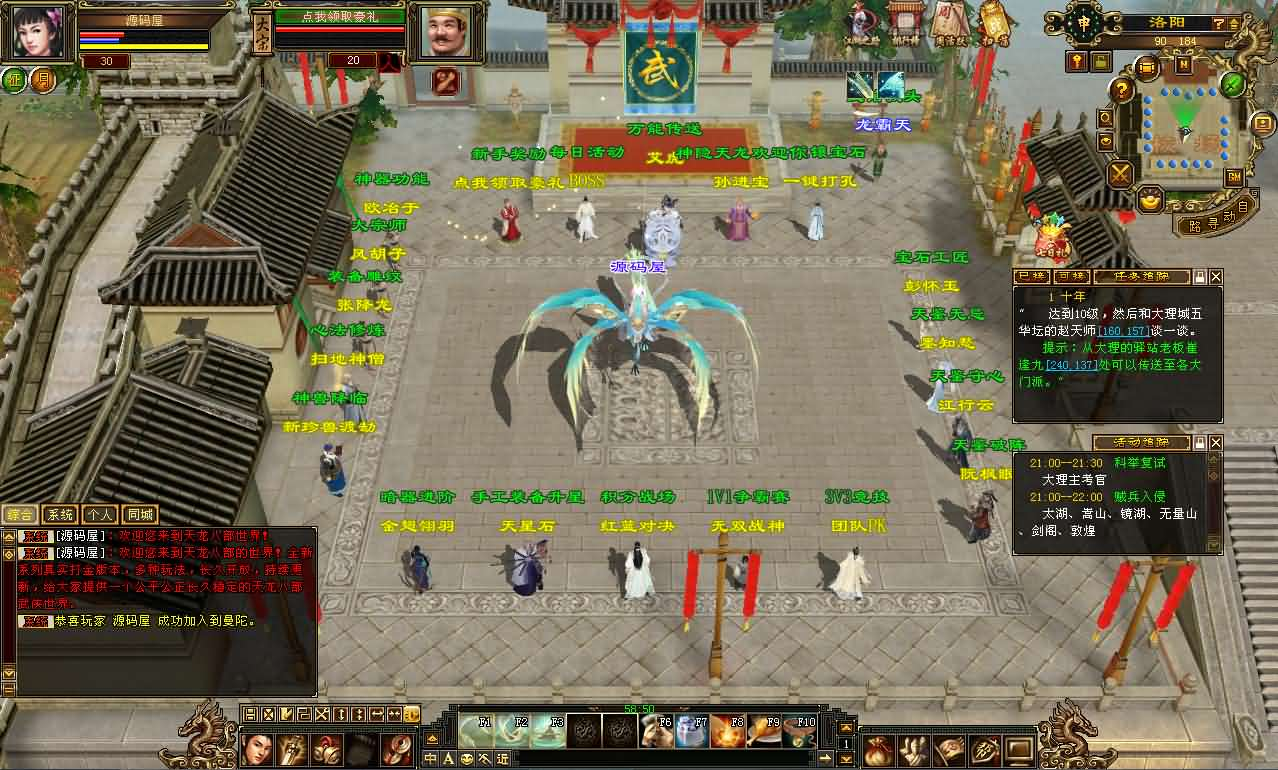Viewport: 1278px width, 770px height.
Task: Show the 已接 accepted quests tab
Action: click(1031, 276)
